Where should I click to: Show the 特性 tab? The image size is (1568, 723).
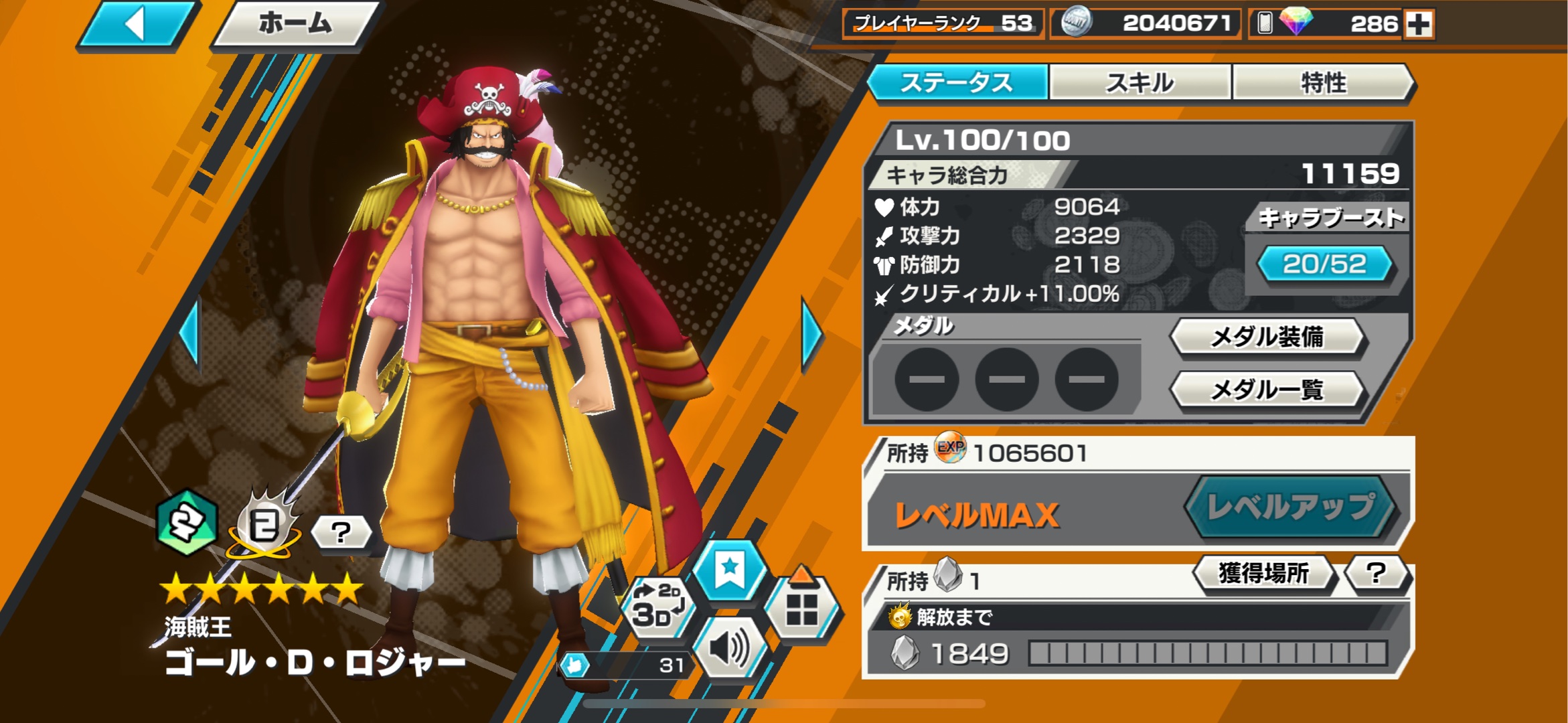point(1323,83)
